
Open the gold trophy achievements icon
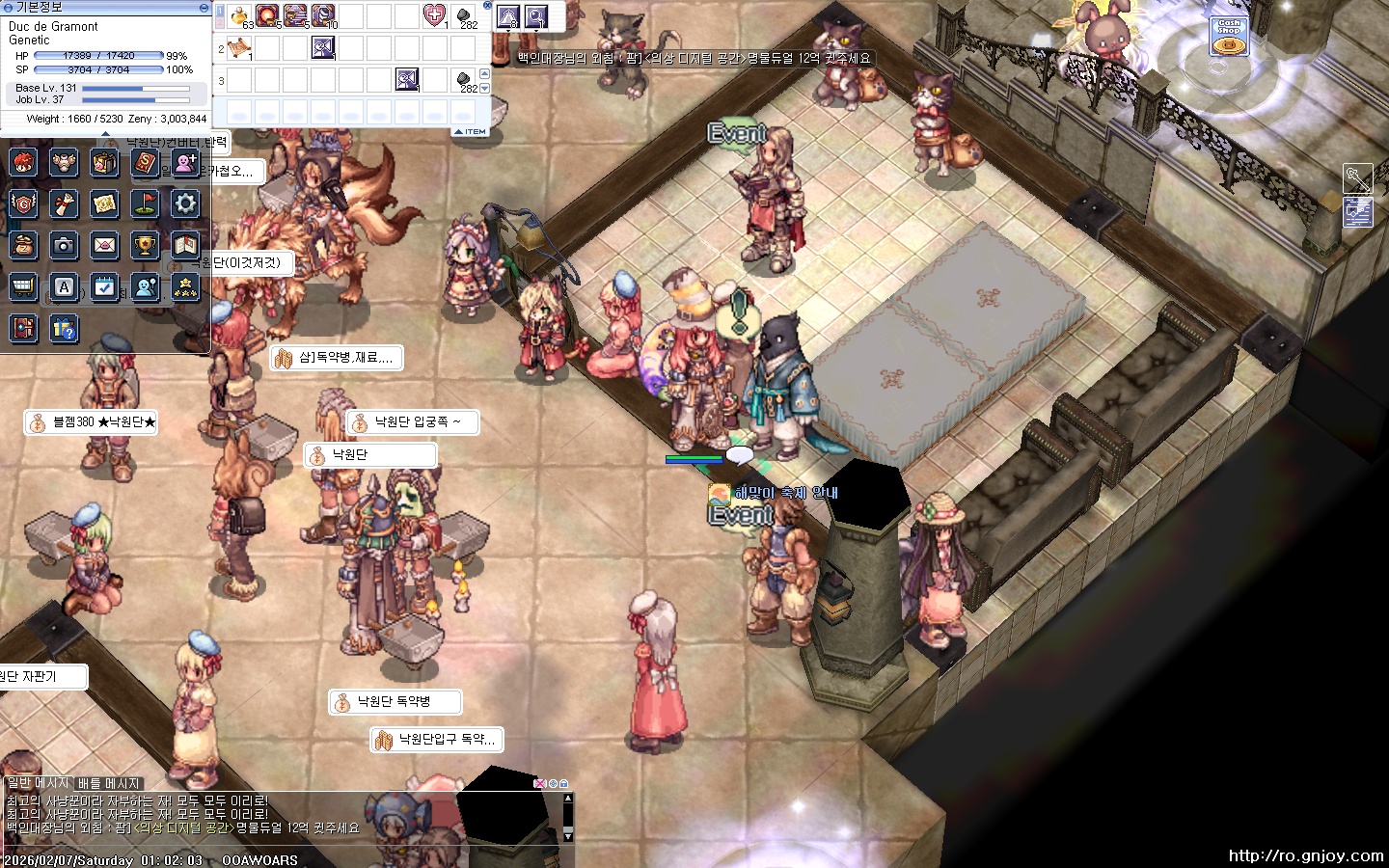145,245
